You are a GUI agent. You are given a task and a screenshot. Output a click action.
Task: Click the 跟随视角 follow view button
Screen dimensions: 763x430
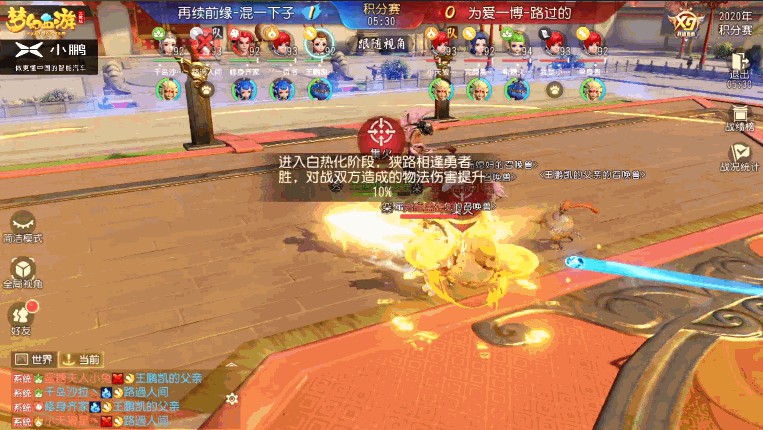(381, 44)
